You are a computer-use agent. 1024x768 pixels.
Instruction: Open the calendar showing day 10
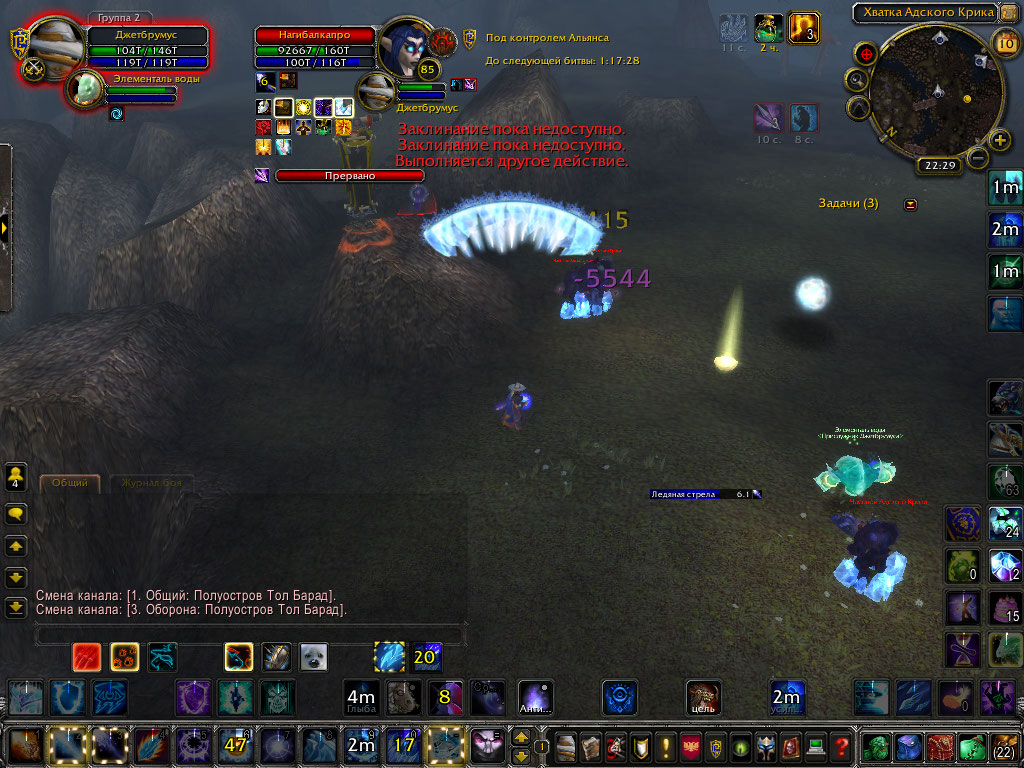pos(1006,42)
